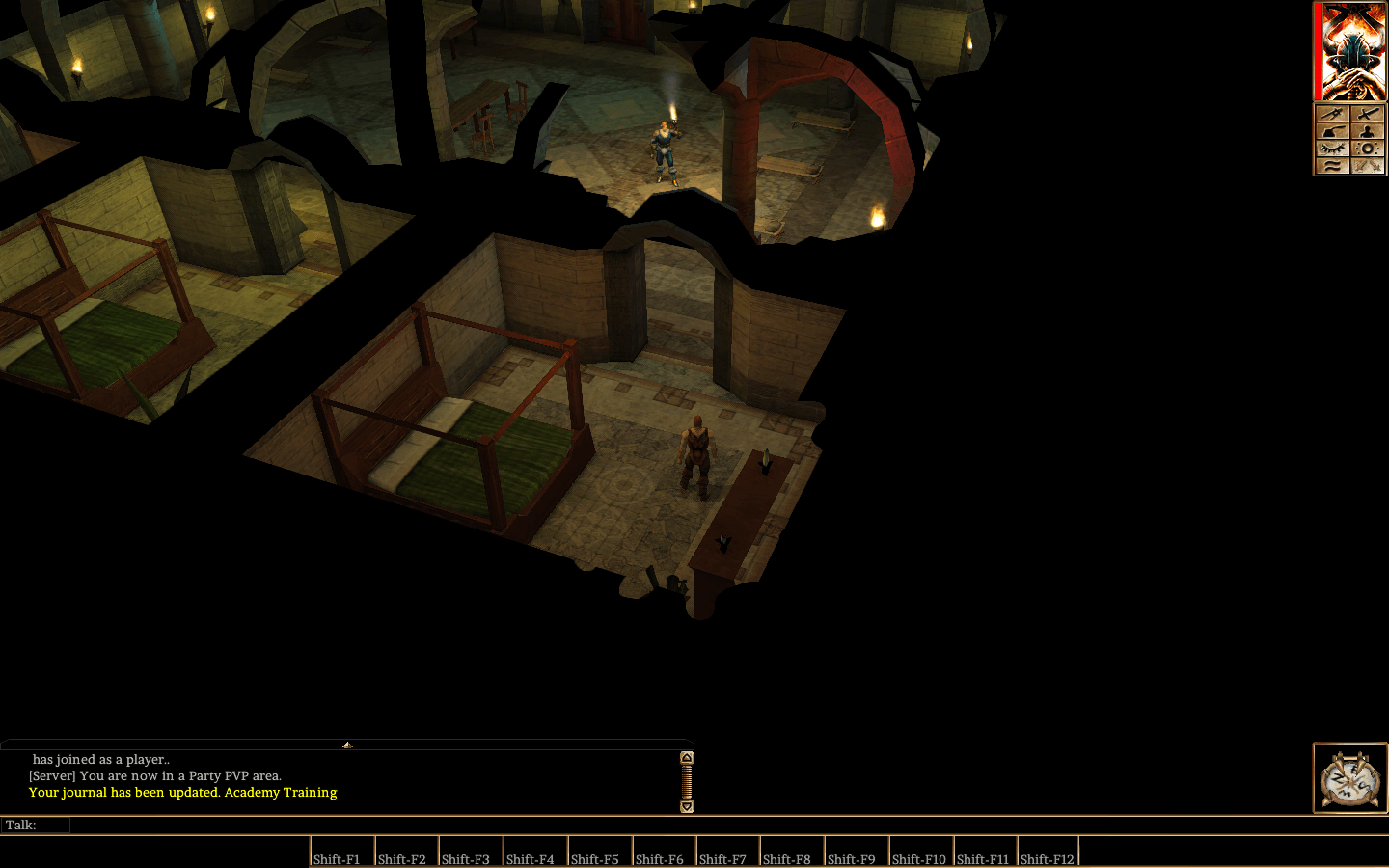Open the character record bust icon
This screenshot has width=1389, height=868.
pyautogui.click(x=1367, y=131)
